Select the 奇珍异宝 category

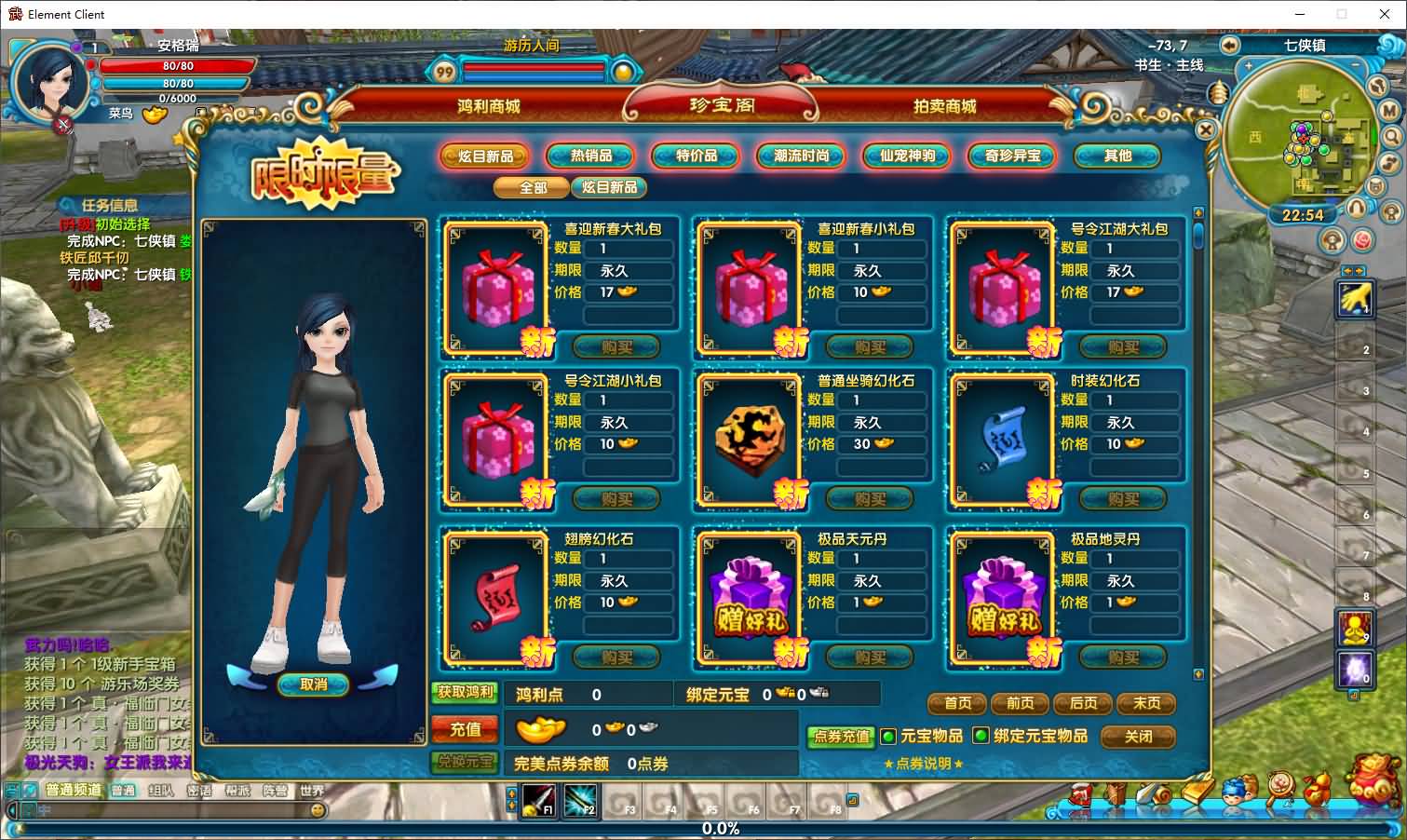point(1012,156)
